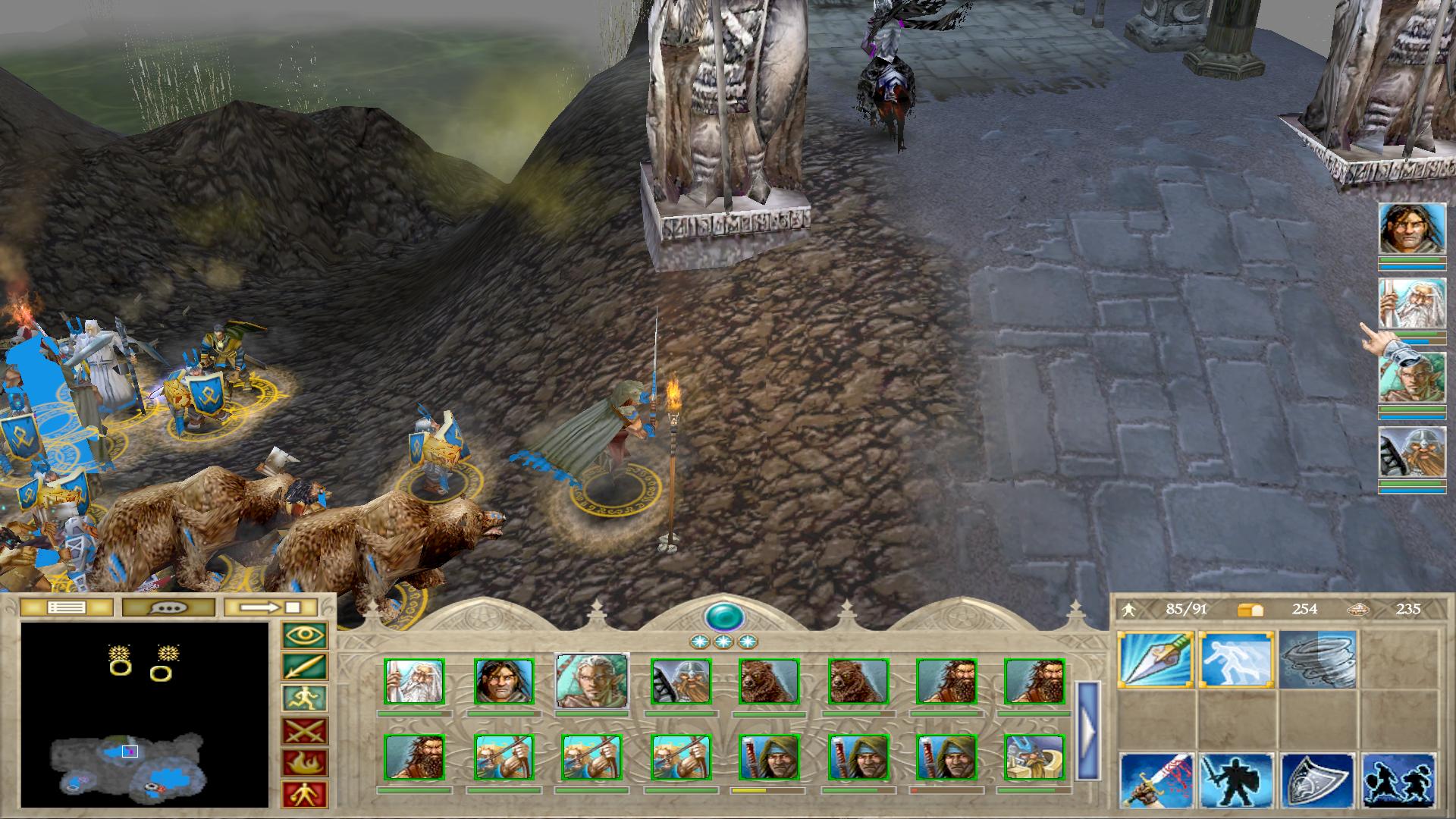The height and width of the screenshot is (819, 1456).
Task: Activate the sprinting figure ability
Action: 1236,660
